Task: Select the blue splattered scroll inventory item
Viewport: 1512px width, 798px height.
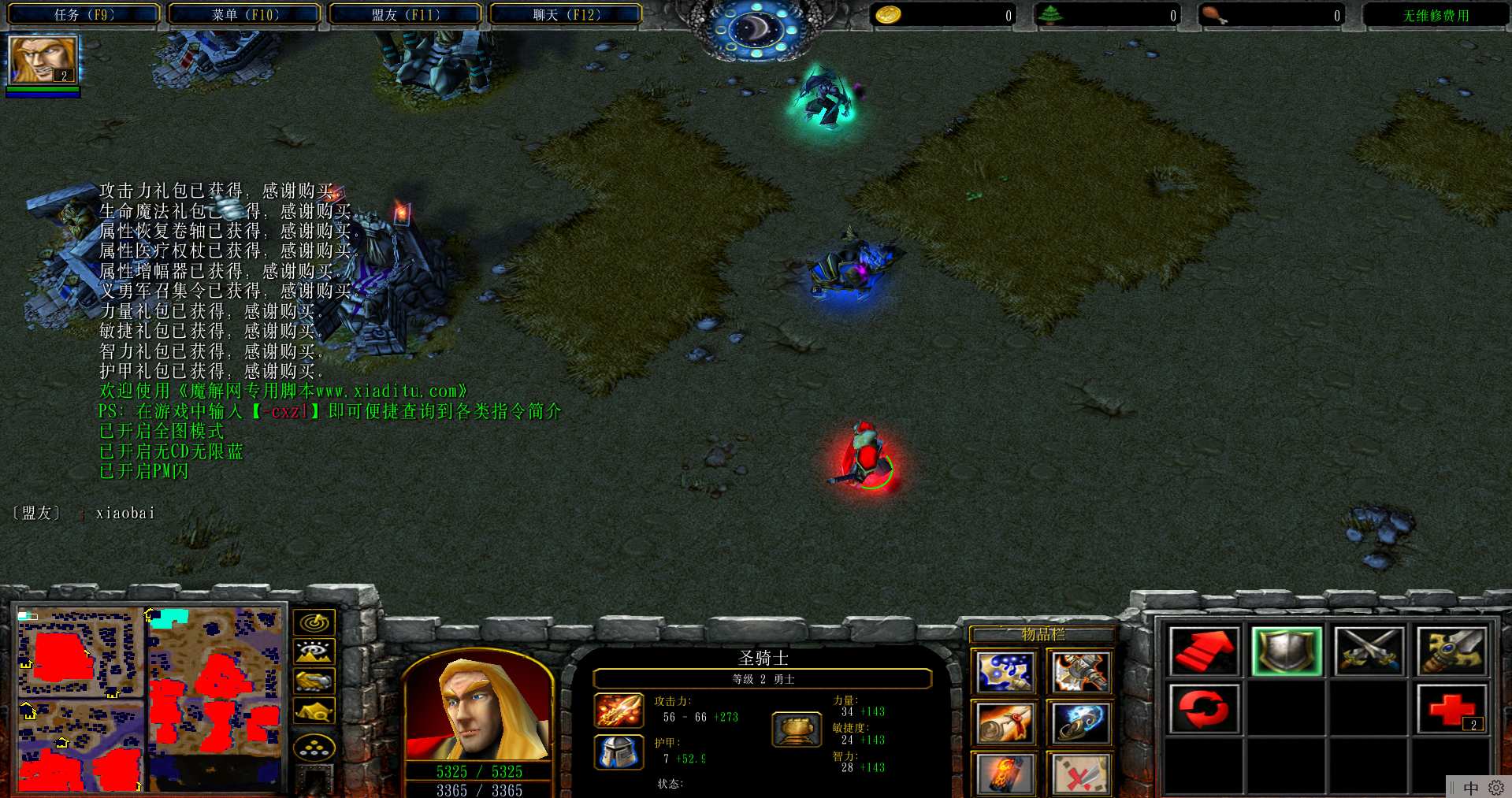Action: [x=1004, y=672]
